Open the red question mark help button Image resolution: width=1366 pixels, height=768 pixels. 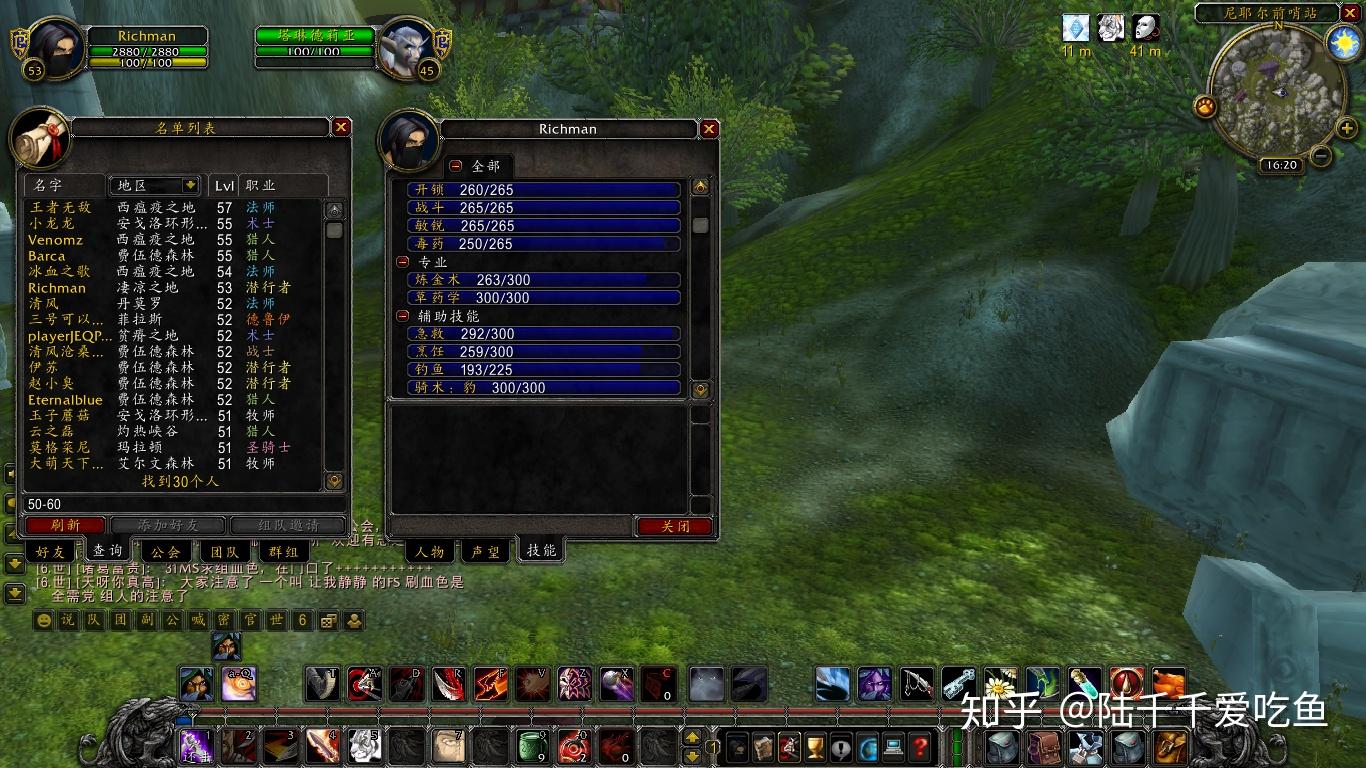coord(920,745)
